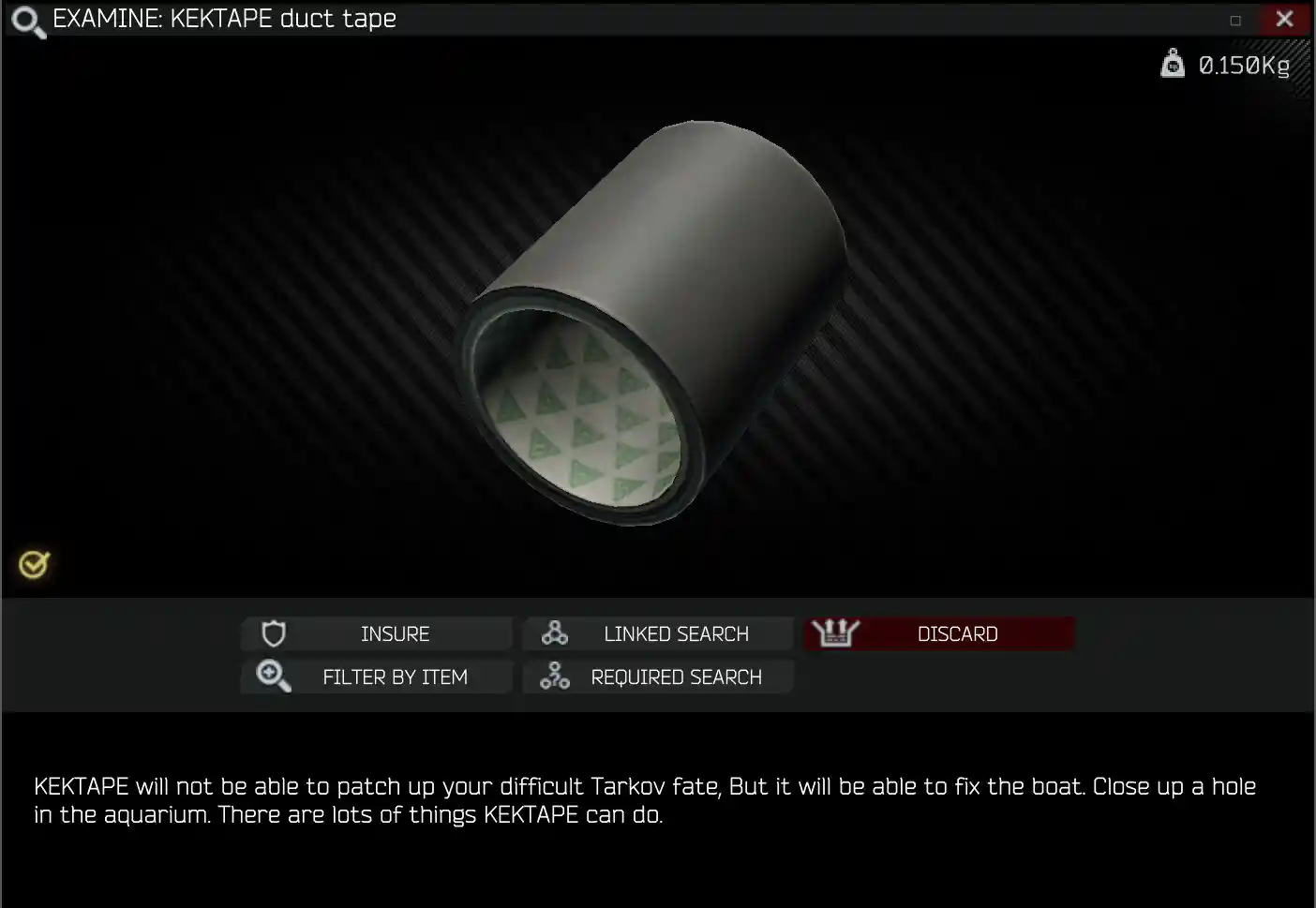Screen dimensions: 1316x908
Task: Run a Required Search for the duct tape
Action: (x=677, y=677)
